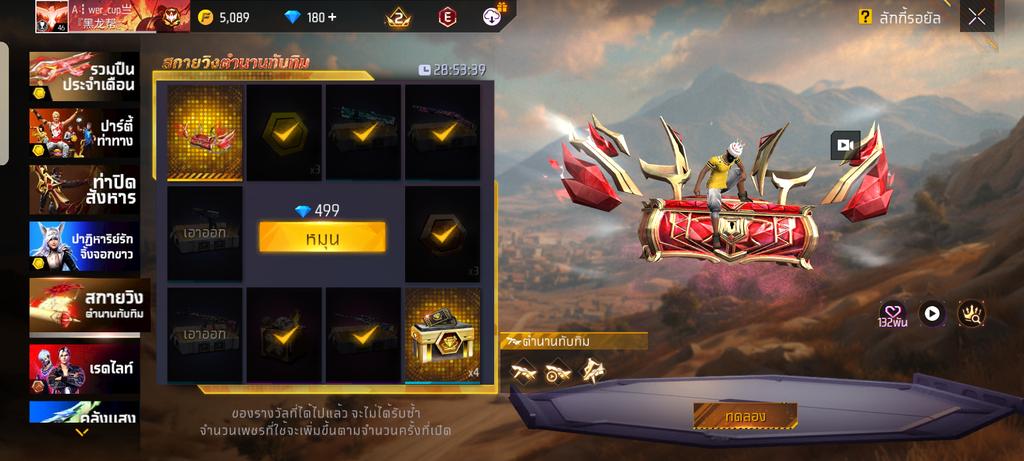Select the ท่าปิดสังหาร tab
1024x461 pixels.
coord(87,188)
